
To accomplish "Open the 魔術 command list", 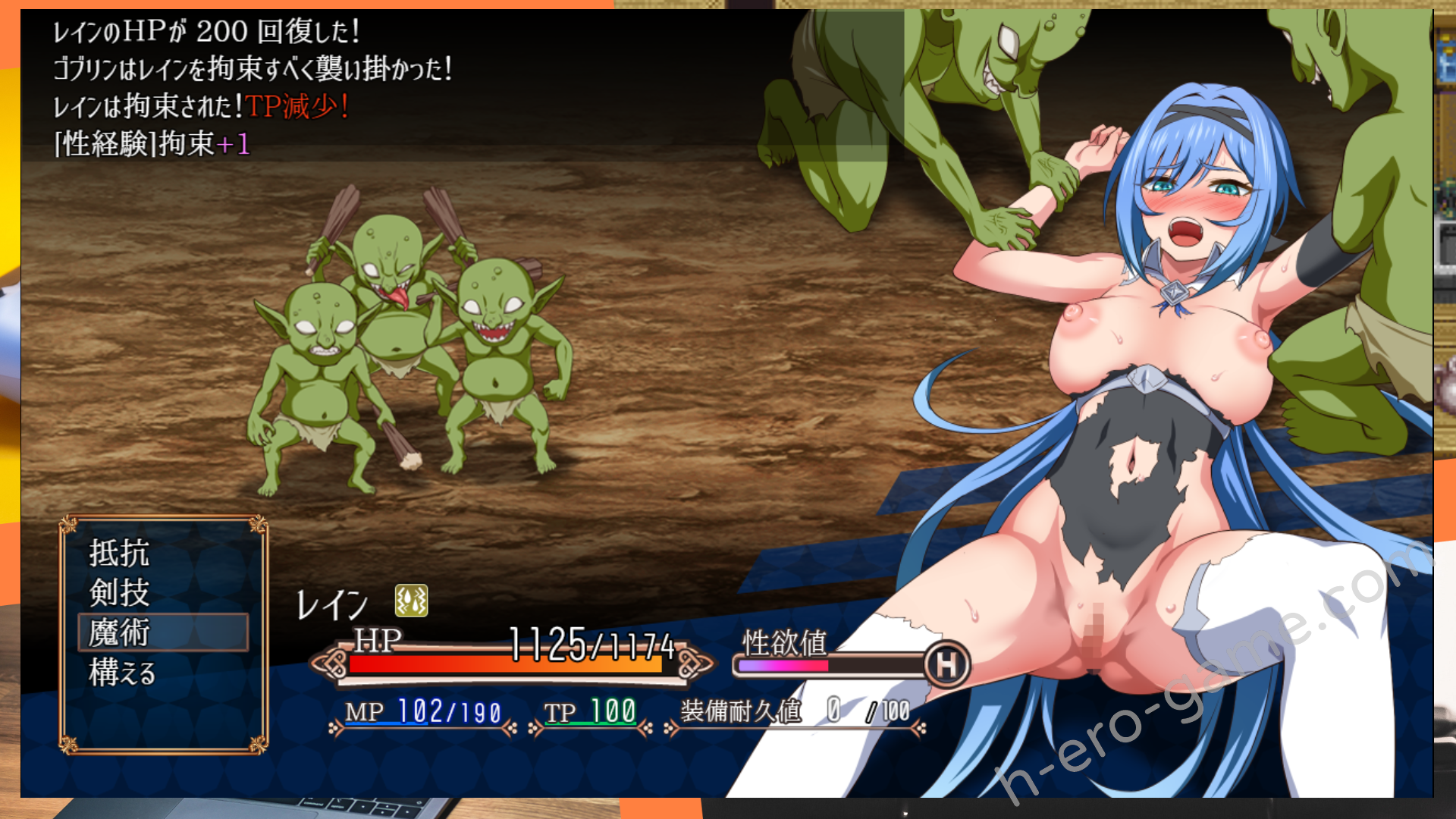I will (120, 632).
